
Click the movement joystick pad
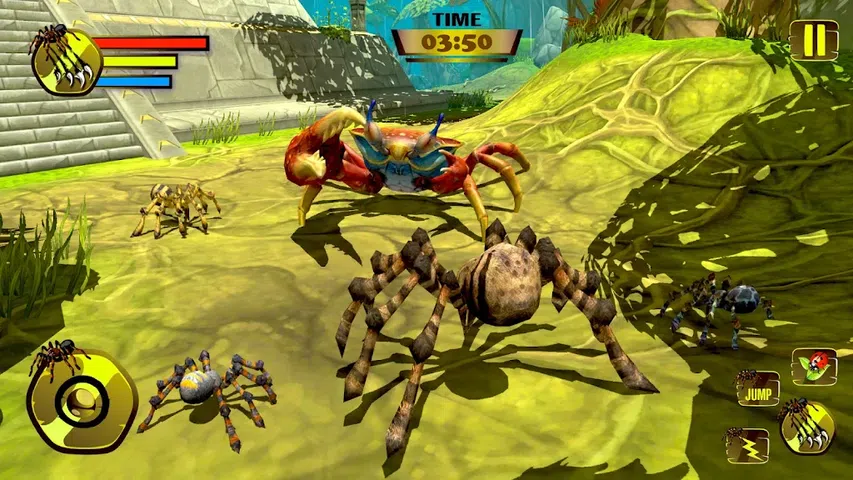point(82,400)
